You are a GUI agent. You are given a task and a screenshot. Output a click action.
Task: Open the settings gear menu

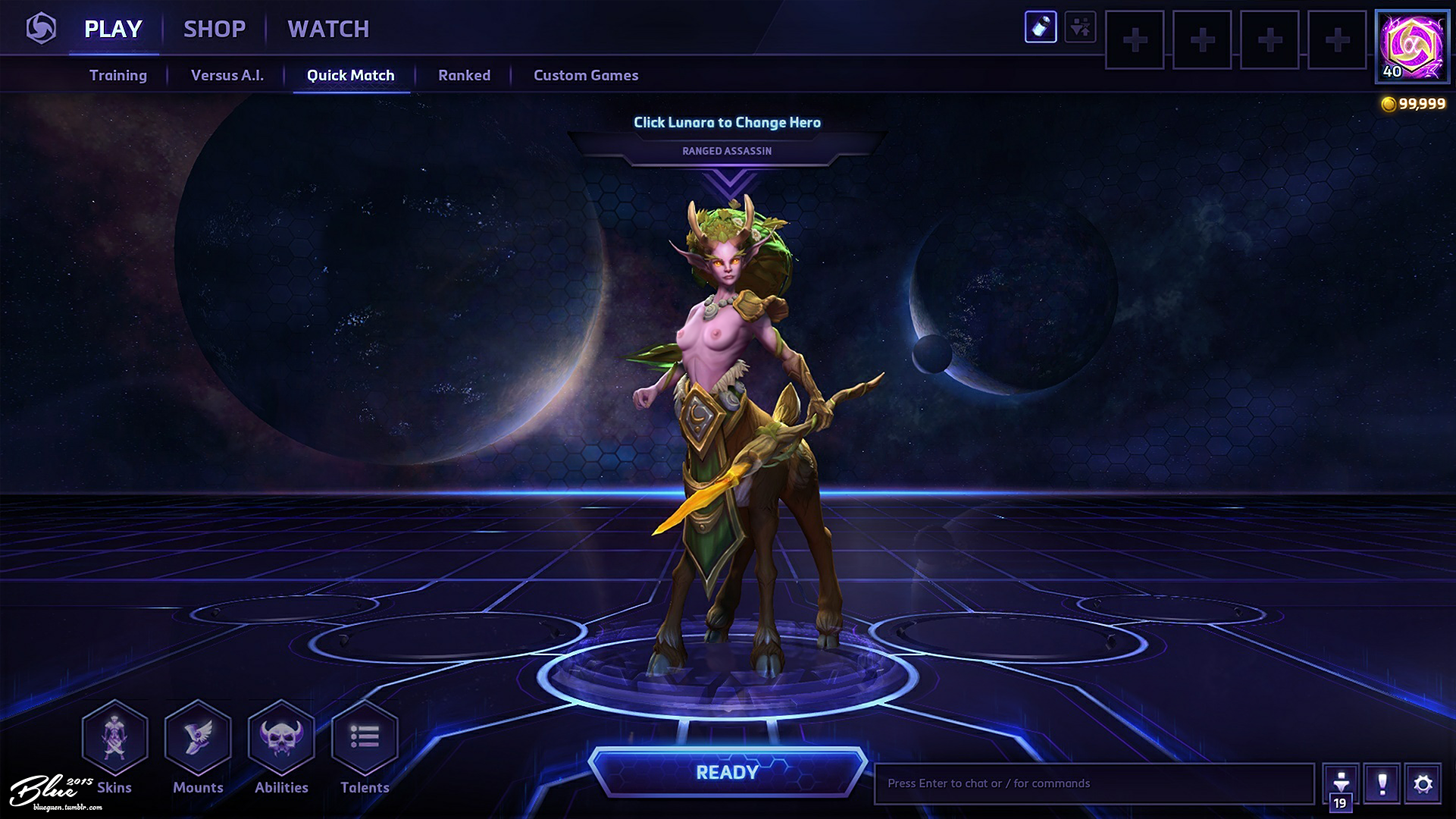point(1423,783)
